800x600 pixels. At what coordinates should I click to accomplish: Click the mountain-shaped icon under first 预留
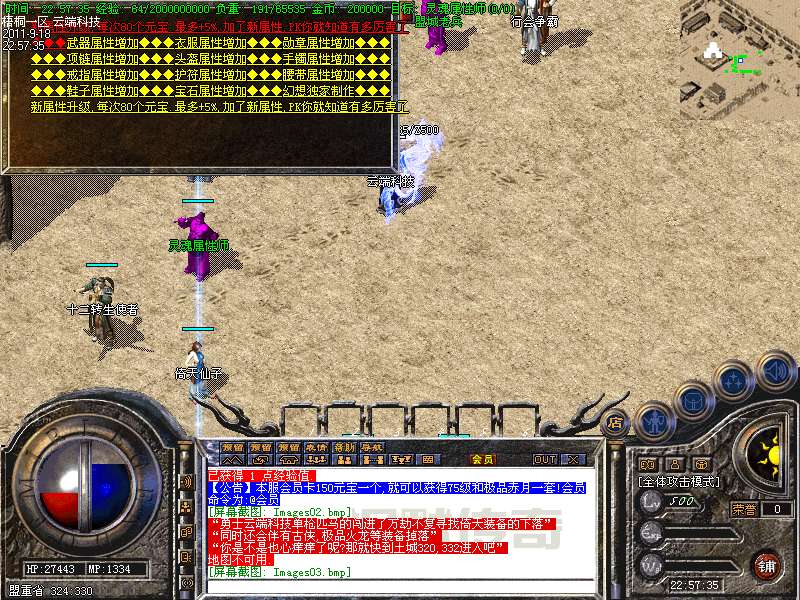coord(233,459)
